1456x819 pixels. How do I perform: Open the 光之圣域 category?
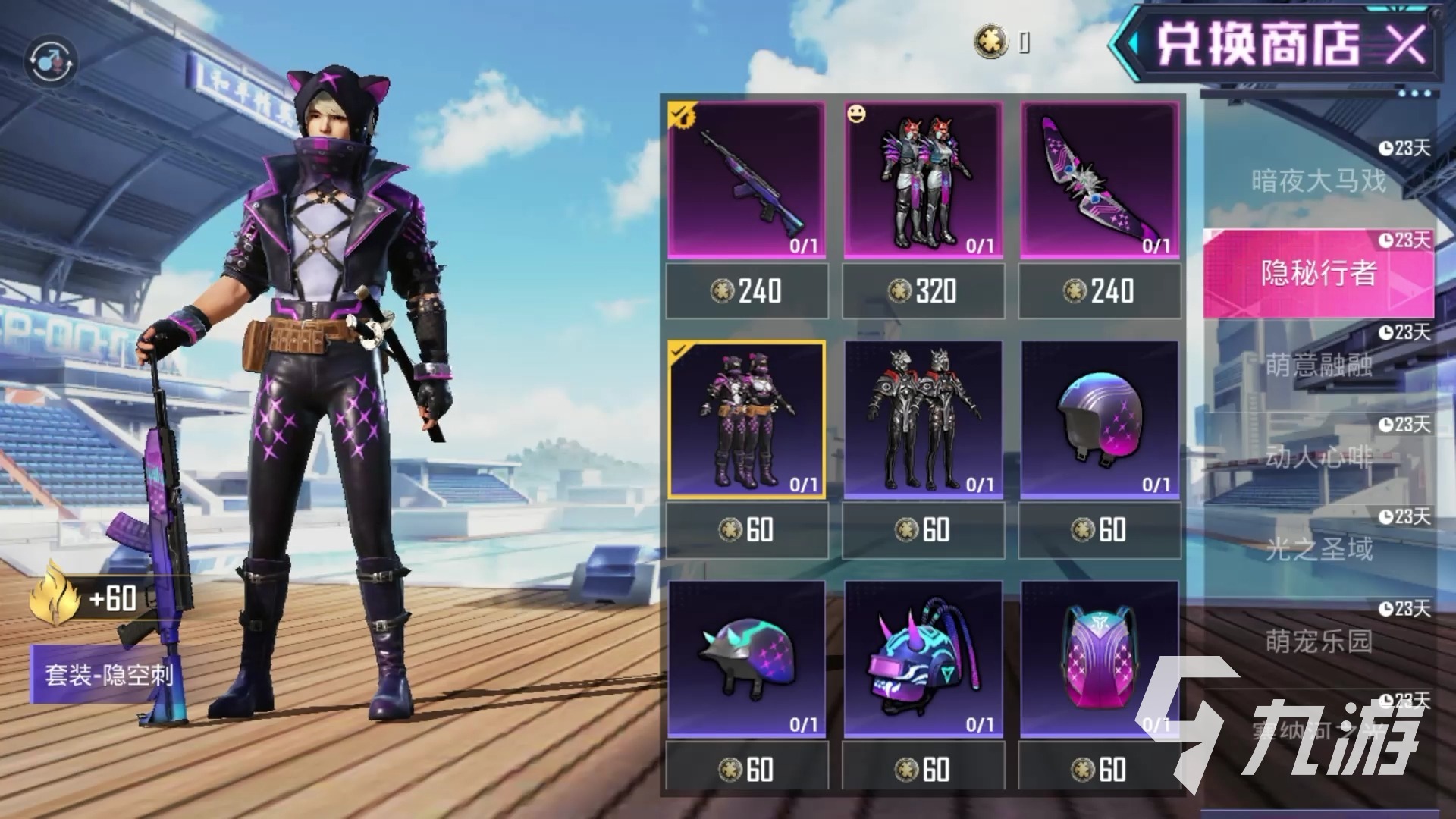click(x=1318, y=549)
